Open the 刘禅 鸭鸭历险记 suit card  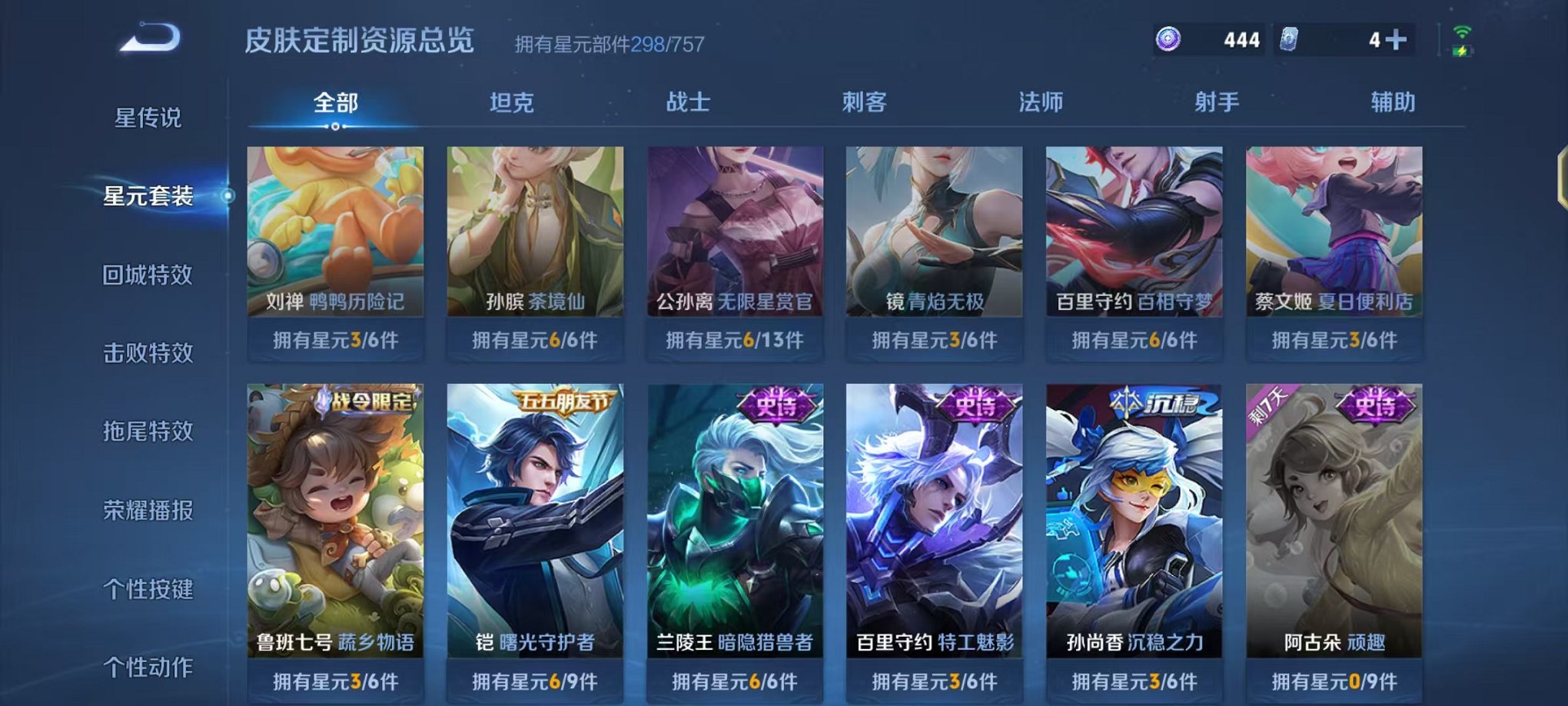coord(337,238)
